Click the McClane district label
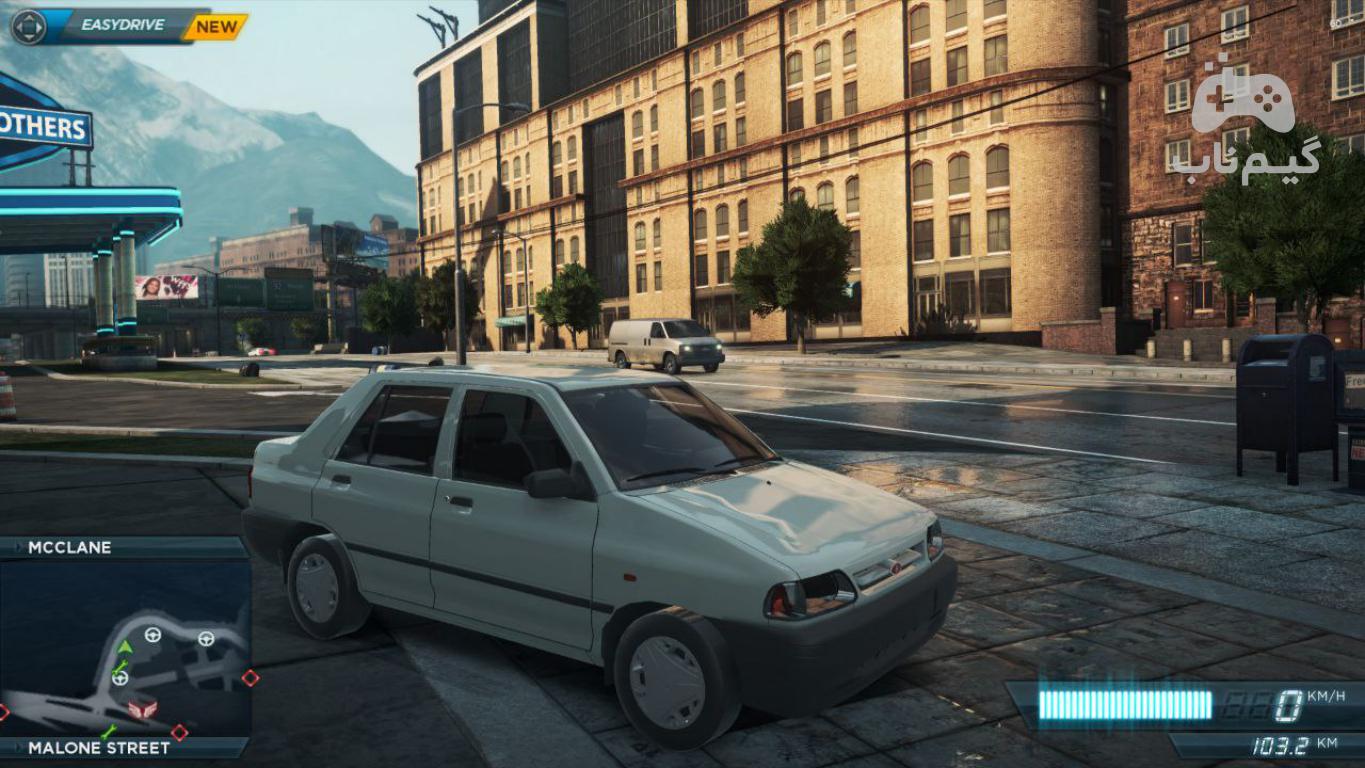The height and width of the screenshot is (768, 1365). [x=70, y=547]
